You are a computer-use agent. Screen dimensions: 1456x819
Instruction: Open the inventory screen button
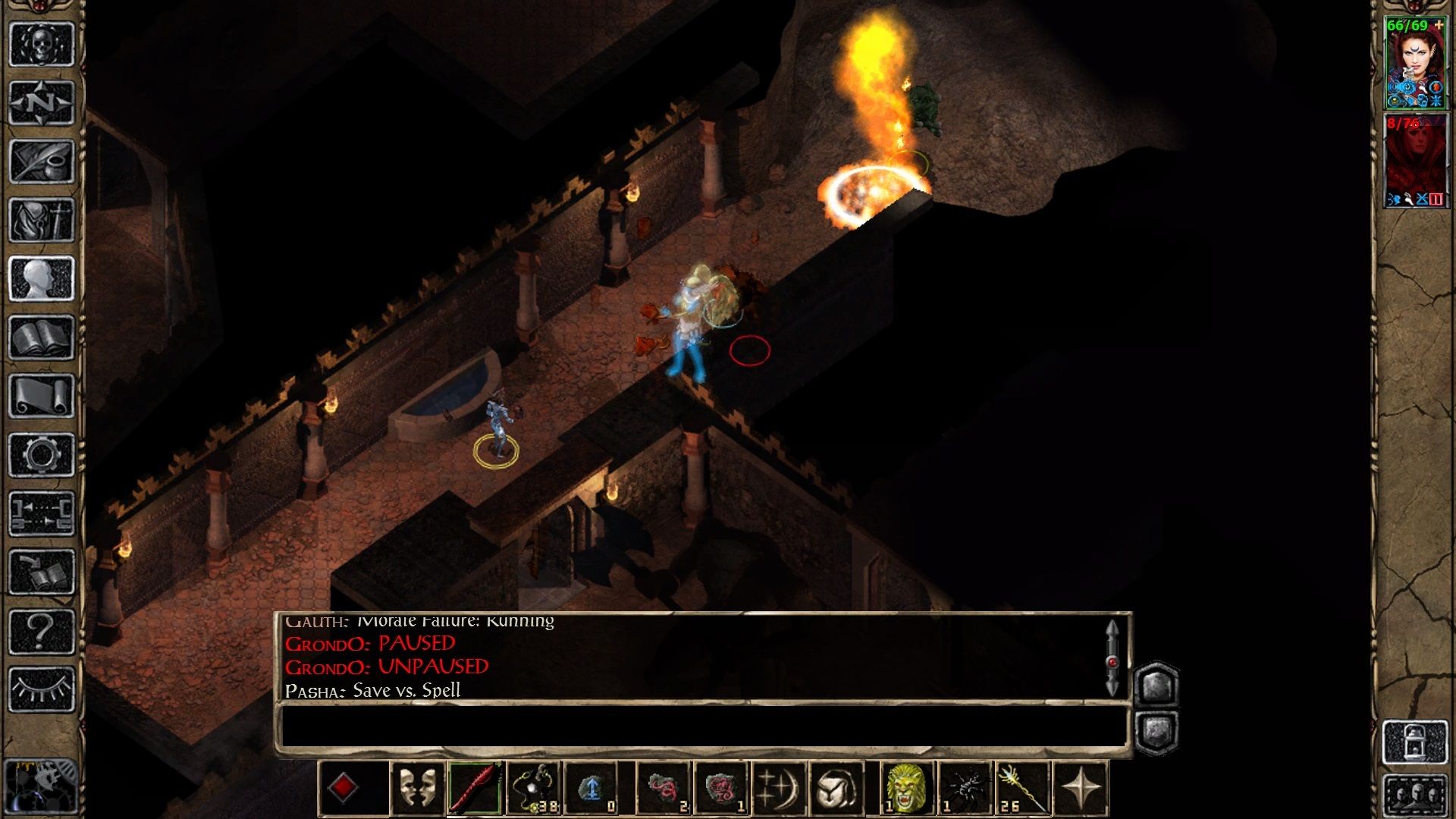pyautogui.click(x=41, y=220)
